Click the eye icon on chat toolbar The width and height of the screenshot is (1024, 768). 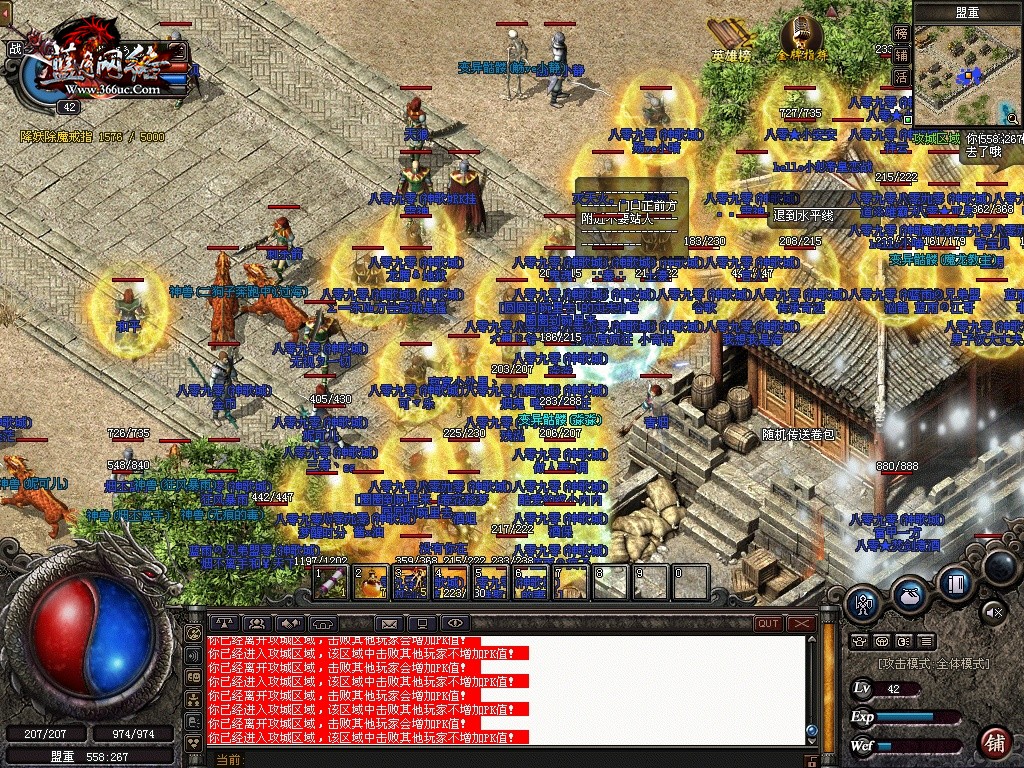(455, 623)
